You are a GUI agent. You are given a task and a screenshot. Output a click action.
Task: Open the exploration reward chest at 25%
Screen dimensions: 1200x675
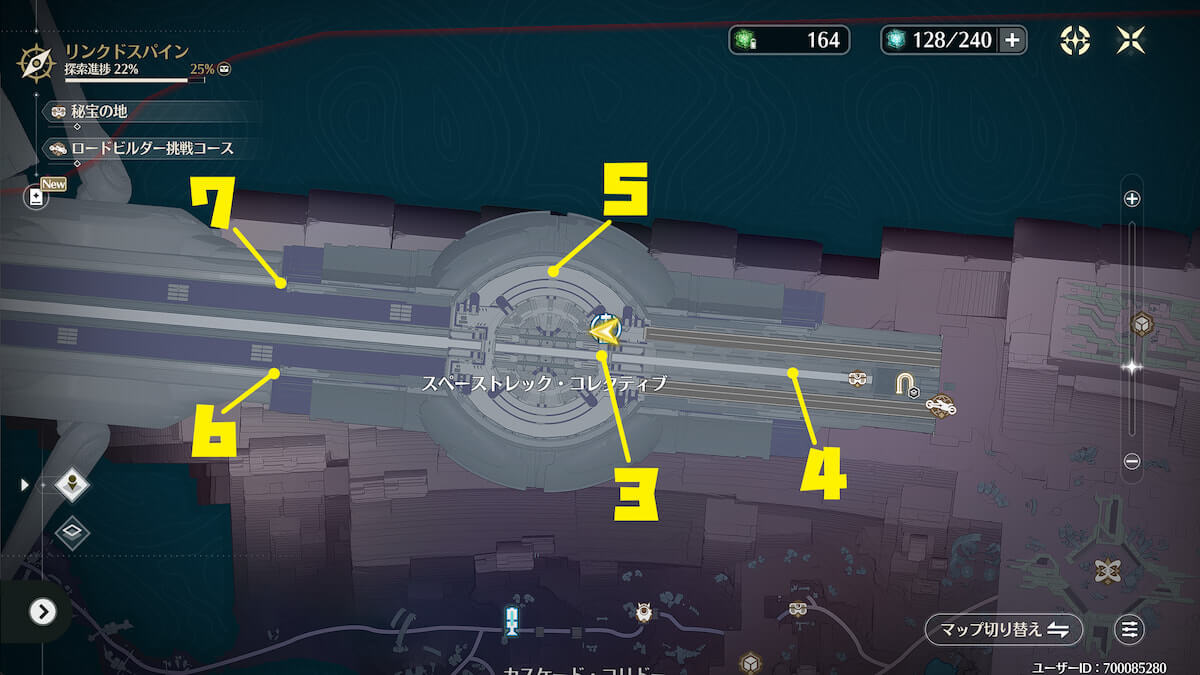coord(224,70)
